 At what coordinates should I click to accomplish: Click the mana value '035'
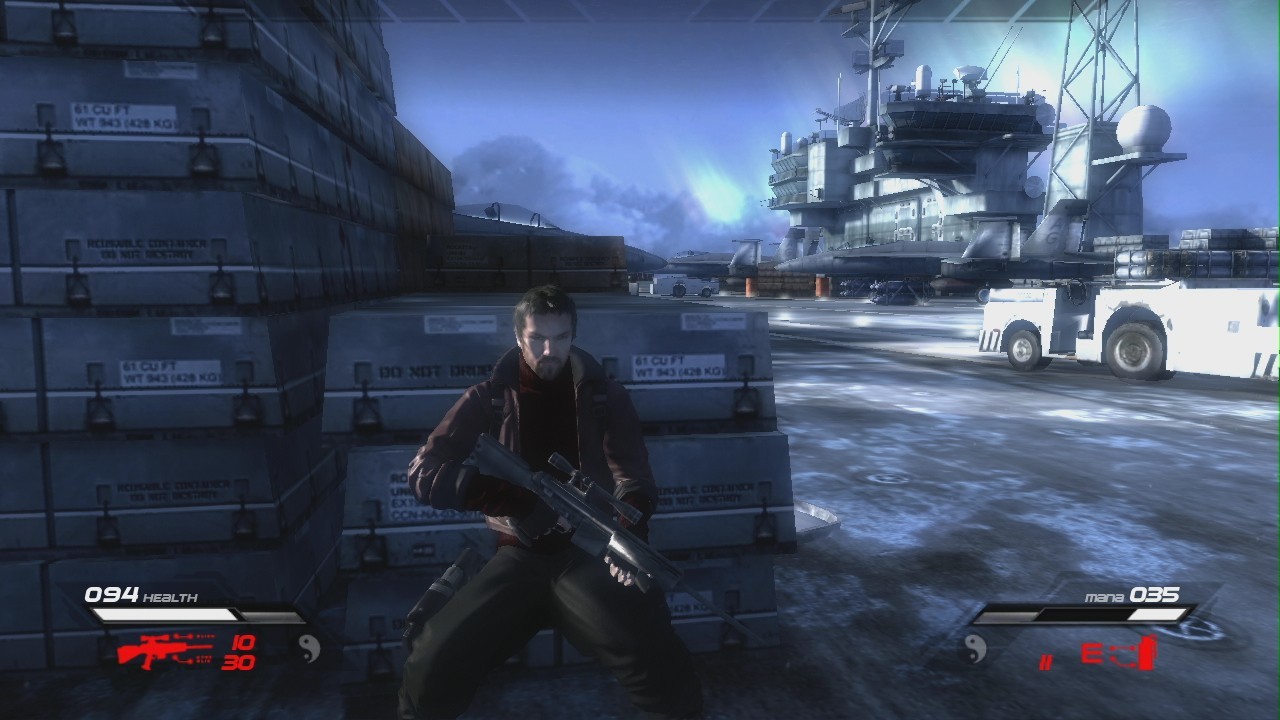[x=1153, y=594]
